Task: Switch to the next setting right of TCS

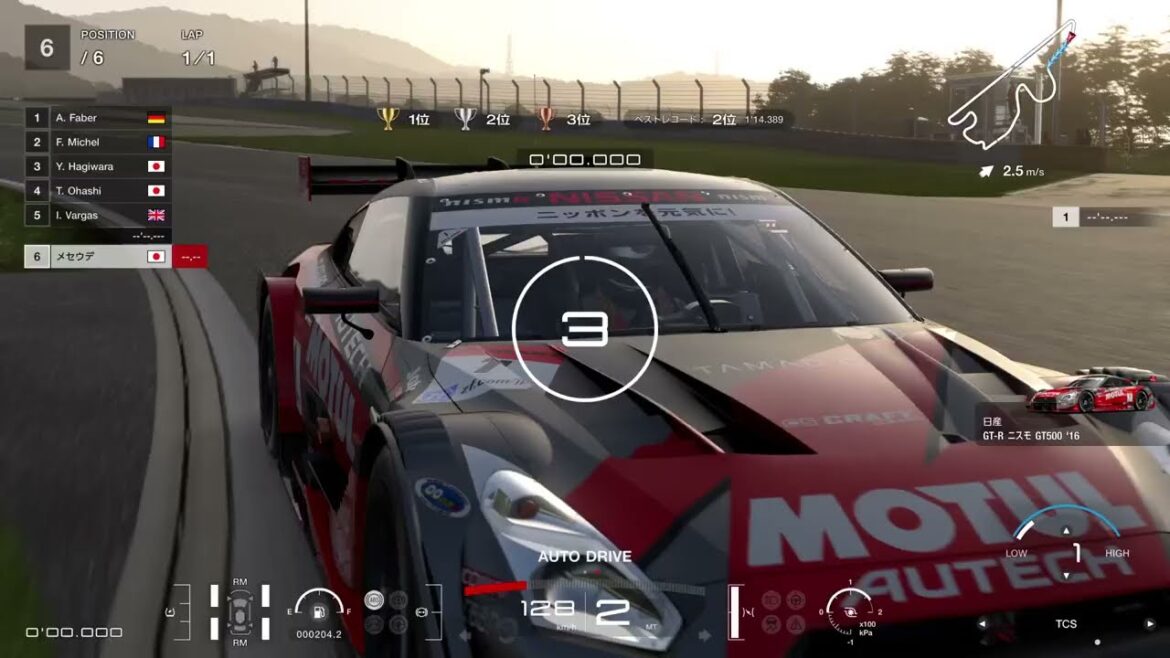Action: coord(1151,624)
